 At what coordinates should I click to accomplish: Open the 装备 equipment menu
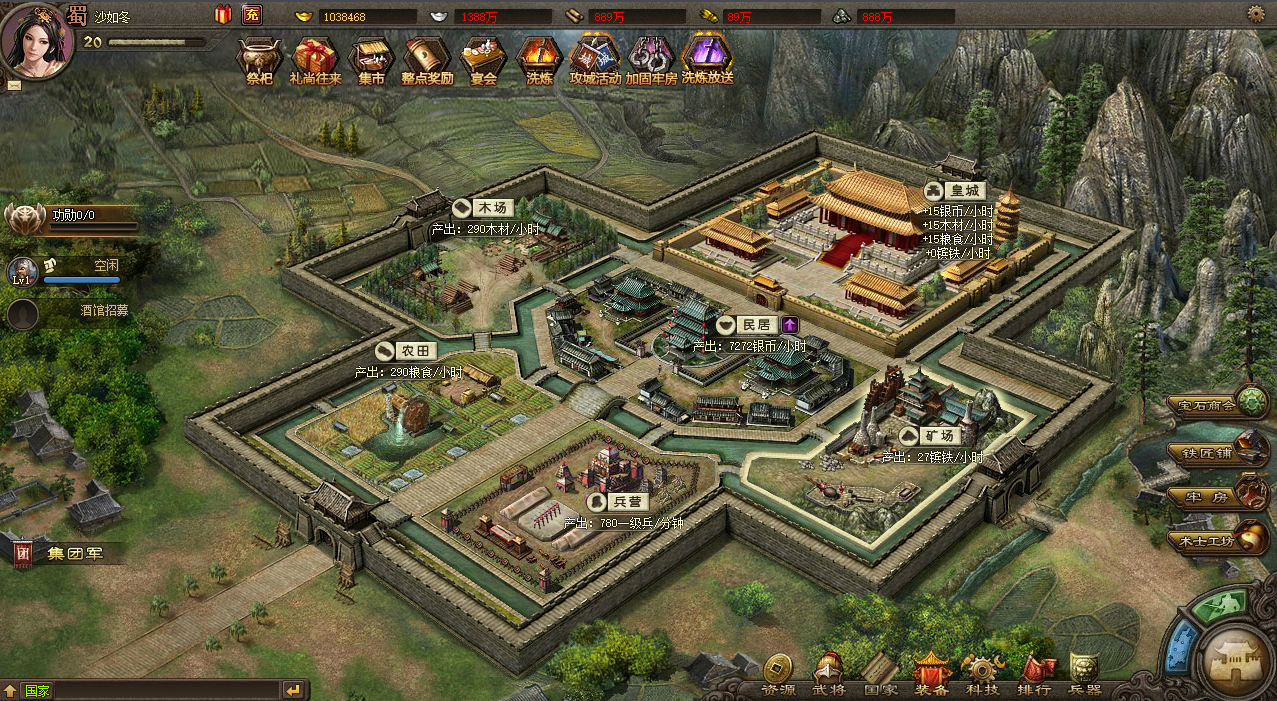click(931, 673)
